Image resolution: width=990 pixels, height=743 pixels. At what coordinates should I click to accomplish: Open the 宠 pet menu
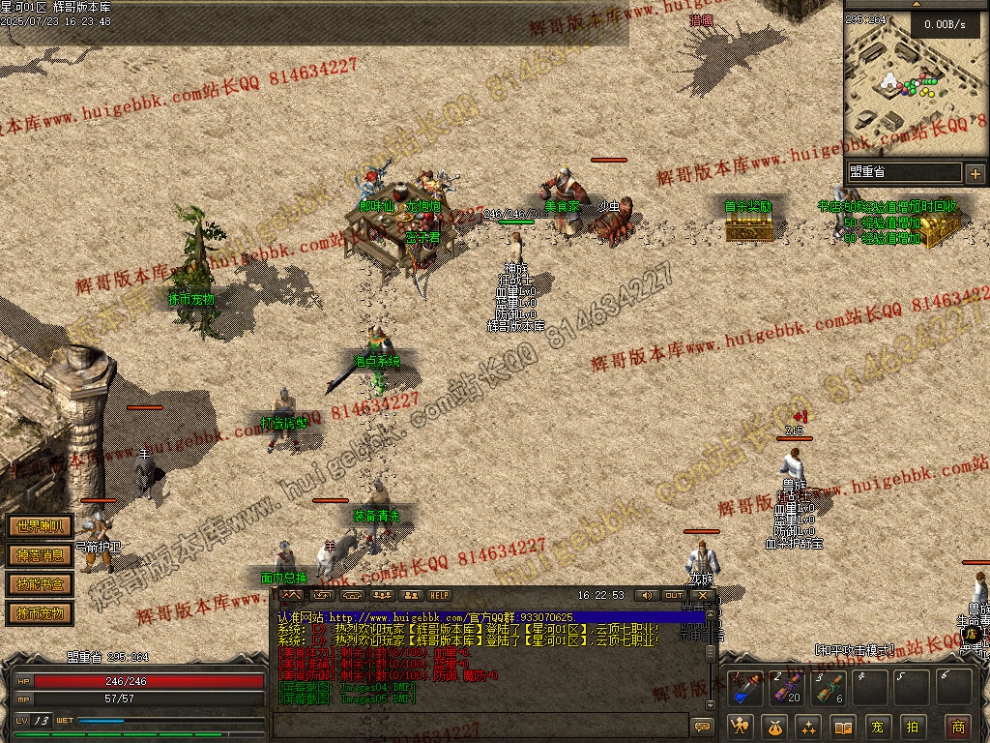click(877, 727)
